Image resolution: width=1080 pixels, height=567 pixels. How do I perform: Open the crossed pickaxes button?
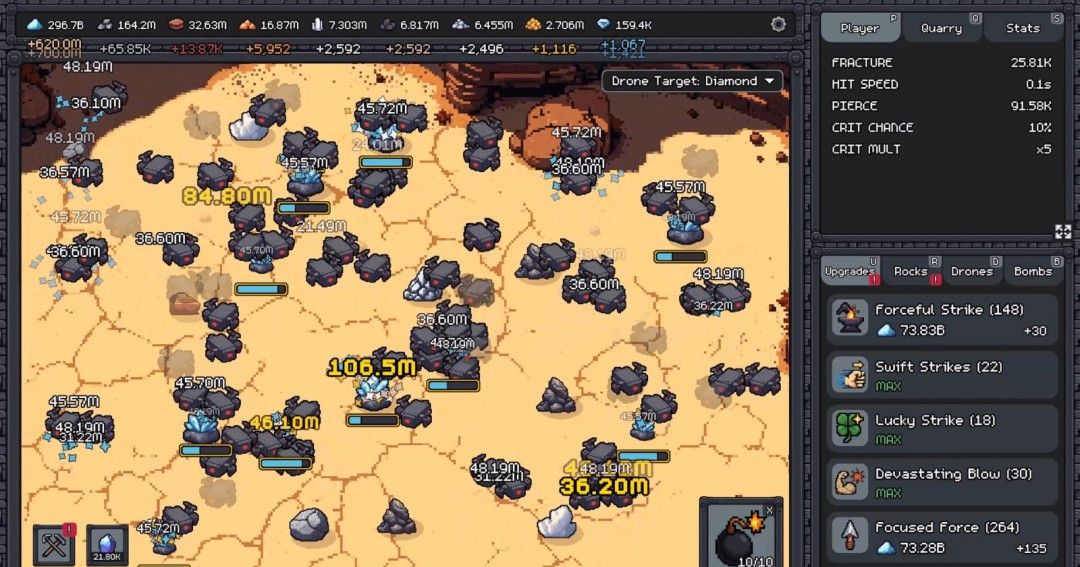click(54, 546)
